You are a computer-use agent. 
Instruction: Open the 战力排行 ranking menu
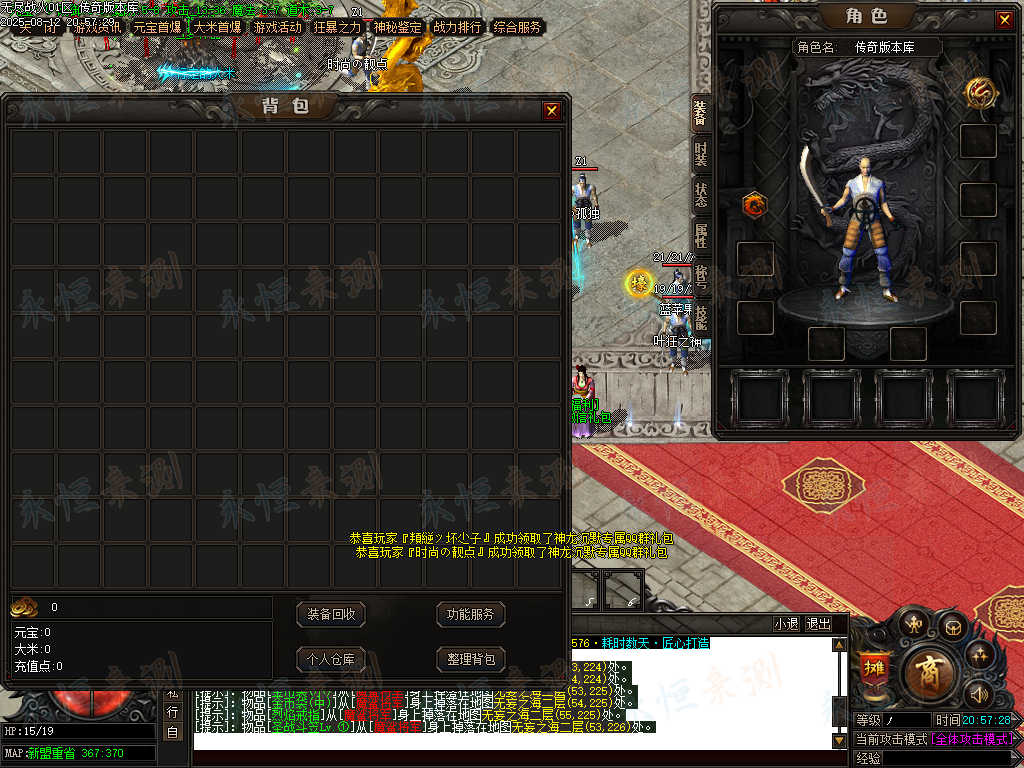(457, 28)
